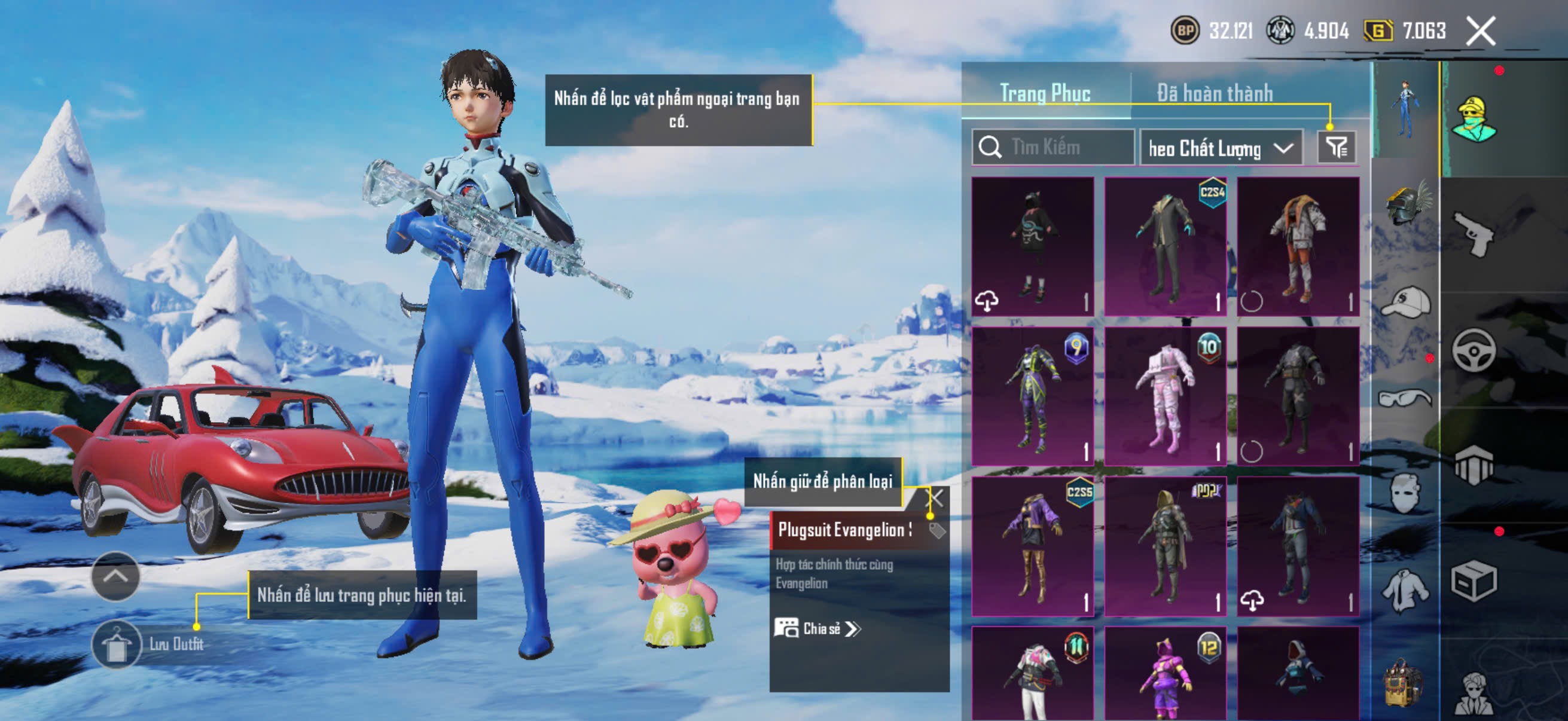Click the Tìm Kiếm search field
This screenshot has width=1568, height=721.
(x=1053, y=147)
